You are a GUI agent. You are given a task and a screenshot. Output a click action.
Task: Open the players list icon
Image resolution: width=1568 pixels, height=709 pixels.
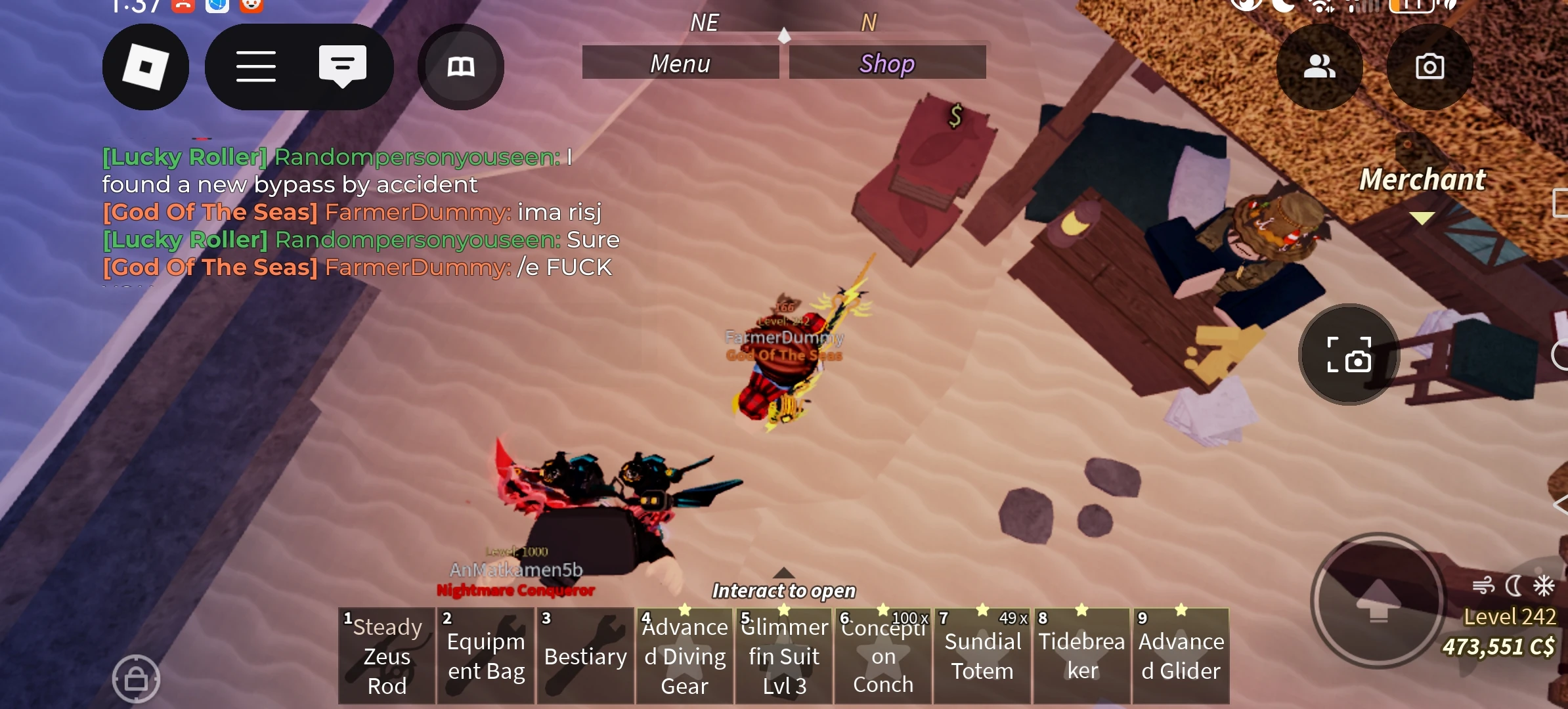(1320, 66)
